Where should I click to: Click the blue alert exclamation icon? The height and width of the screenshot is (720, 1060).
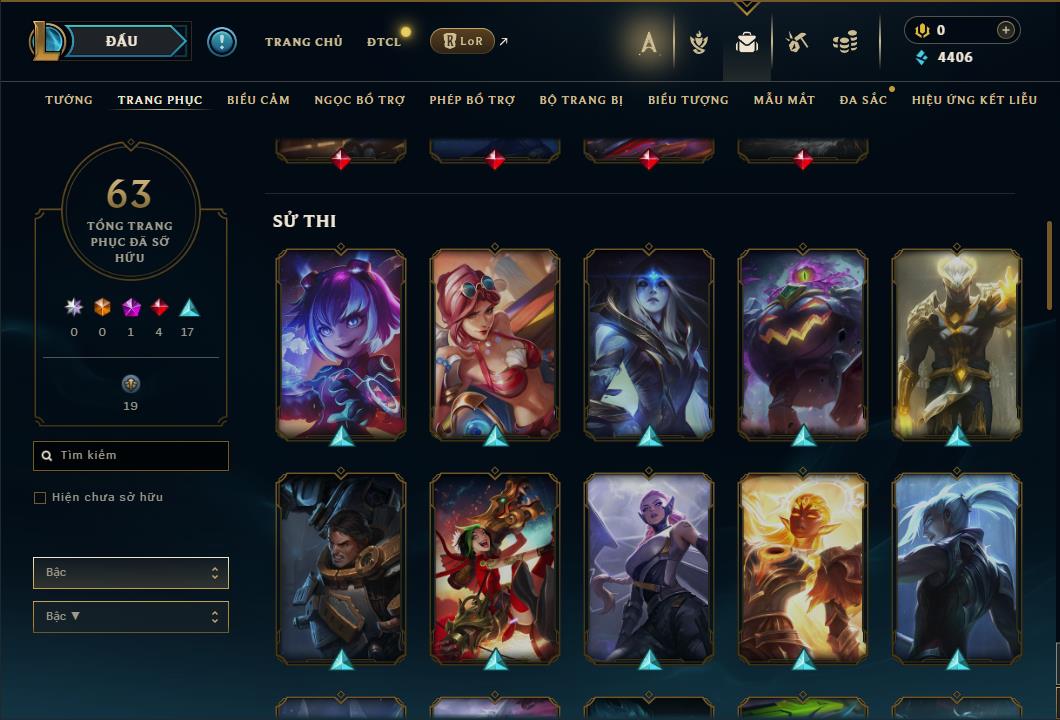tap(222, 42)
